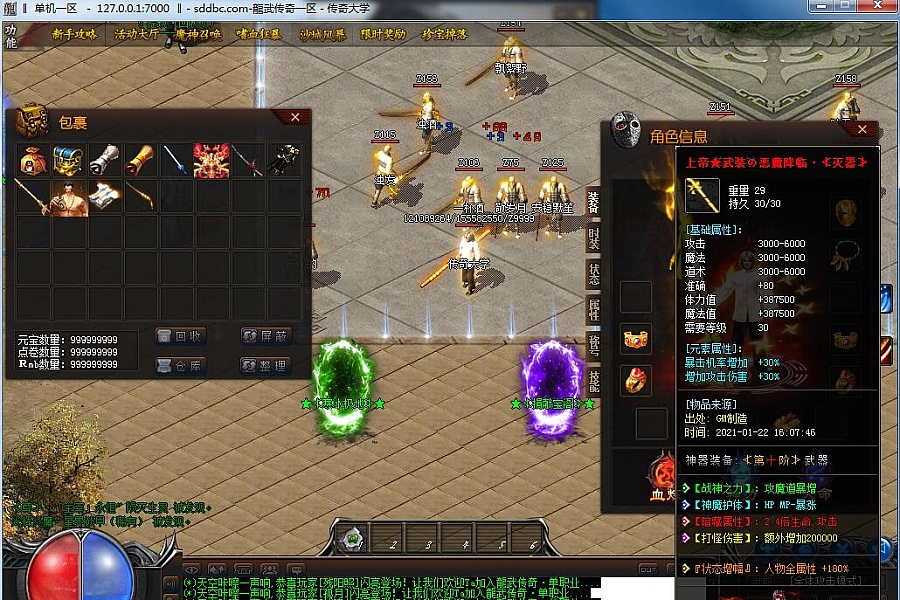Image resolution: width=900 pixels, height=600 pixels.
Task: Select the golden treasure chest in the bag
Action: [x=68, y=160]
